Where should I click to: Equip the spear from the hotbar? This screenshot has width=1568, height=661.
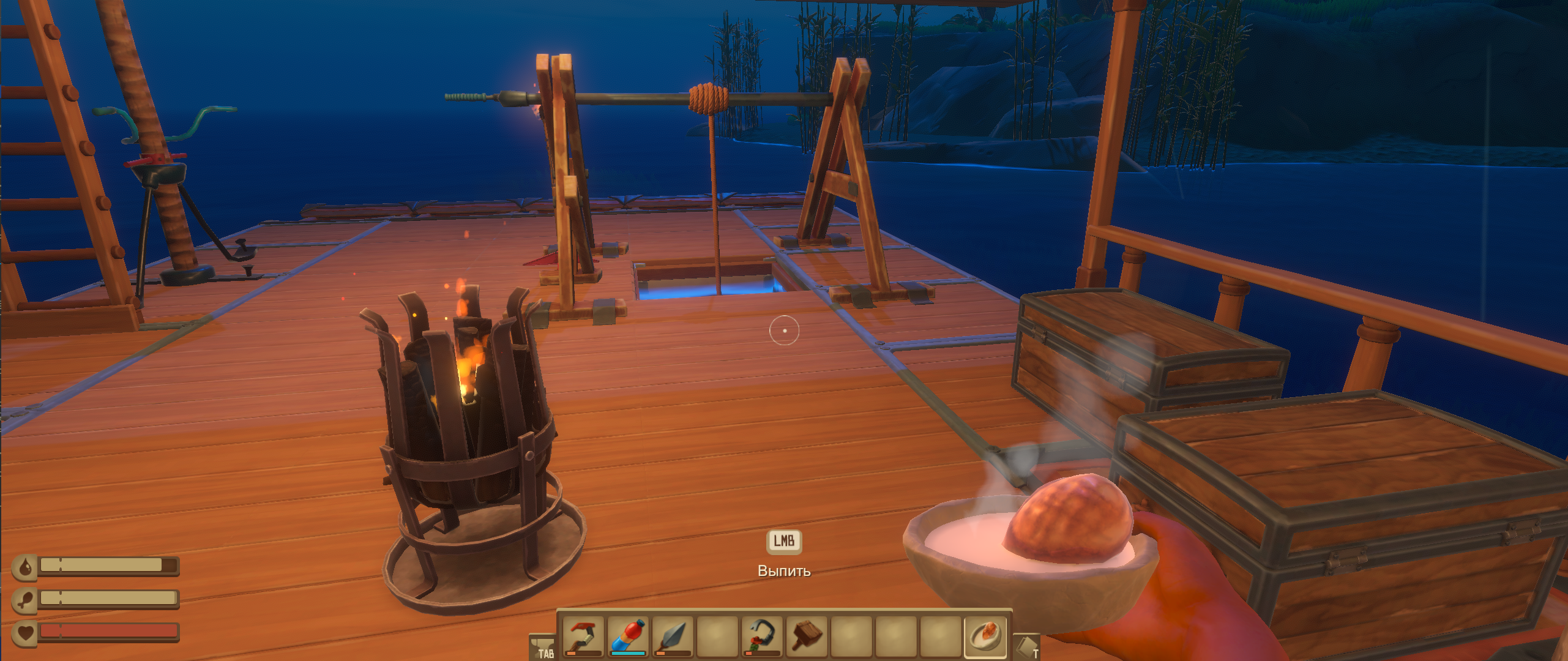673,636
